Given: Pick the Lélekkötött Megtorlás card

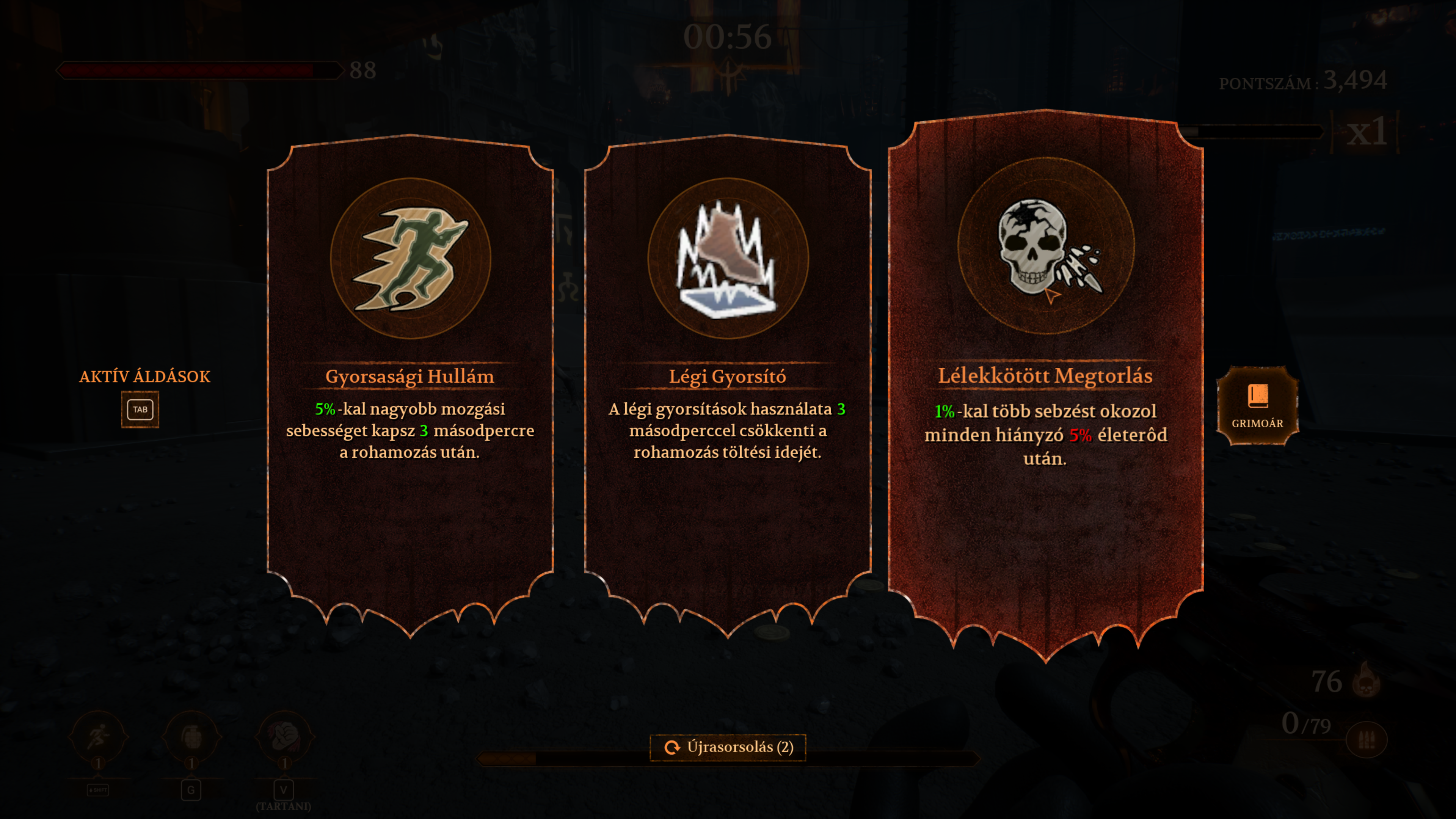Looking at the screenshot, I should (1045, 384).
